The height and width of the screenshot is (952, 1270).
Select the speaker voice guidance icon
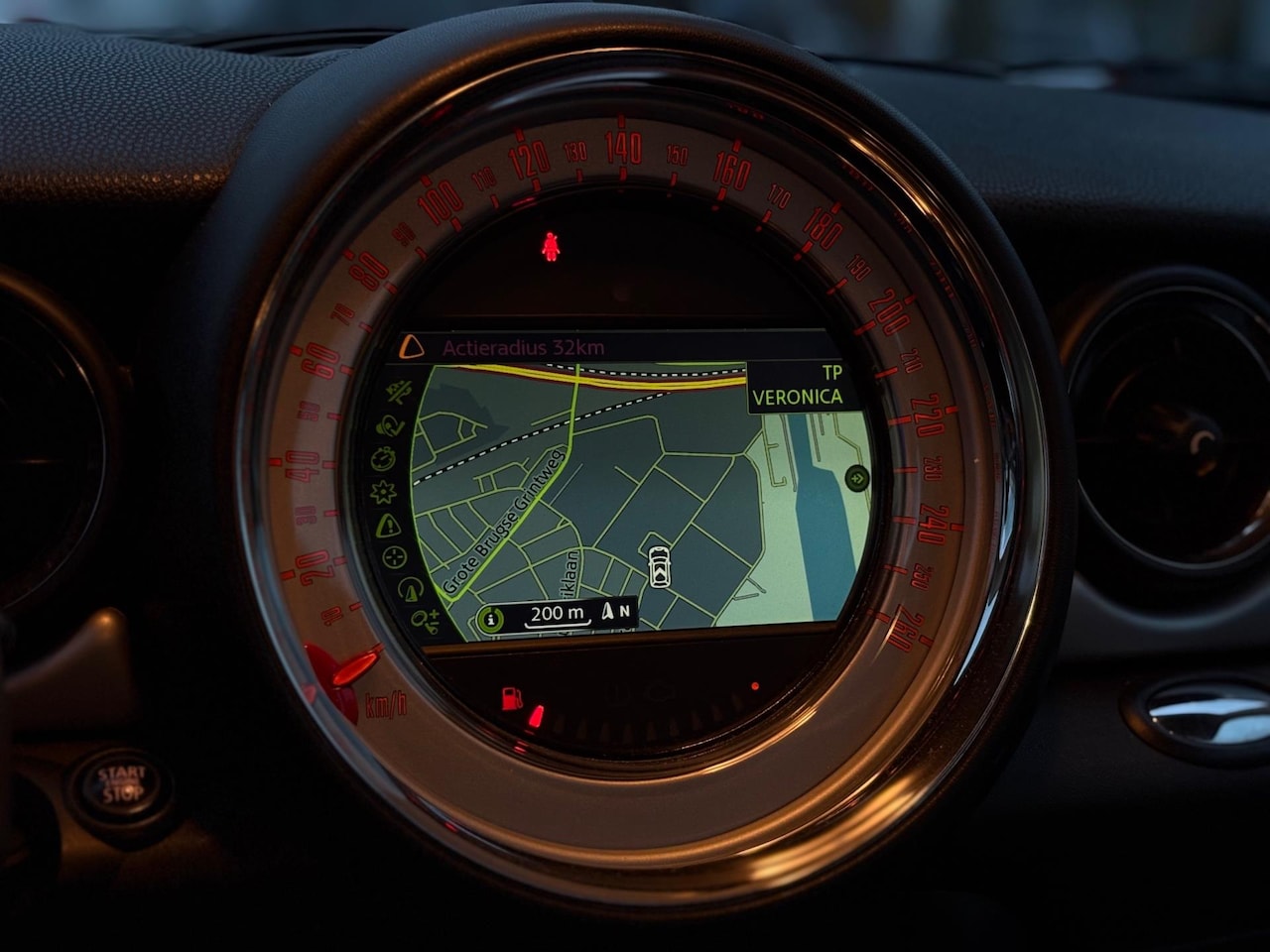click(387, 426)
